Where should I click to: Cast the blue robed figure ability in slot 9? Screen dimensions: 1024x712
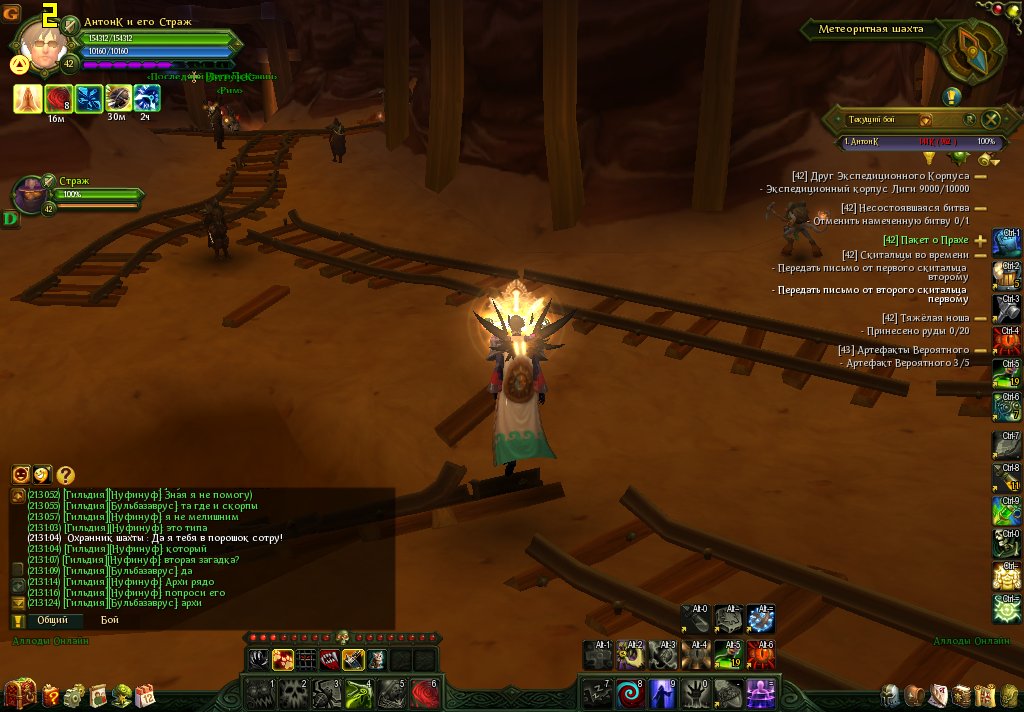pos(663,692)
